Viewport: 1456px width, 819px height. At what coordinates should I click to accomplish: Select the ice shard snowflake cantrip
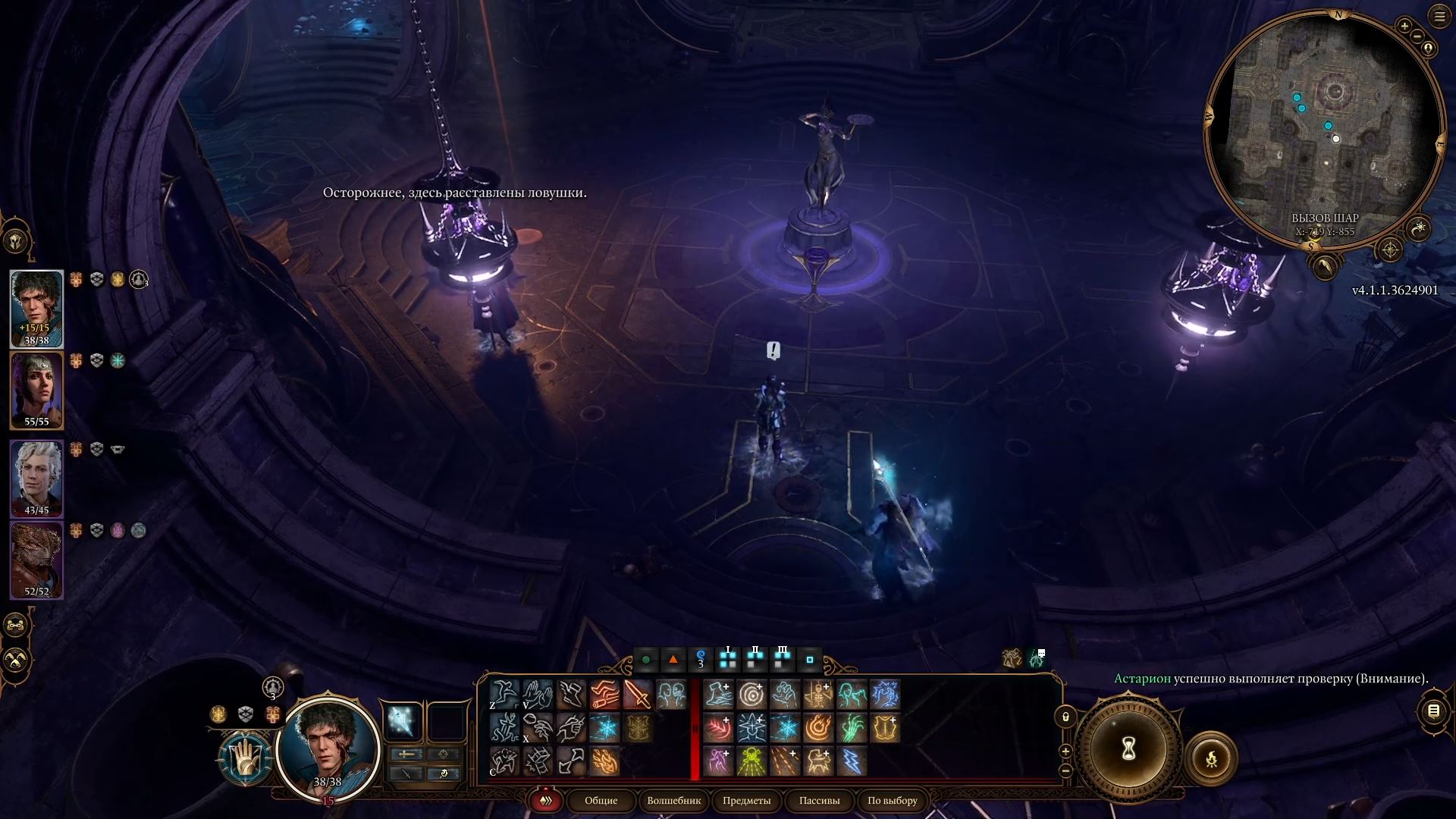[604, 728]
